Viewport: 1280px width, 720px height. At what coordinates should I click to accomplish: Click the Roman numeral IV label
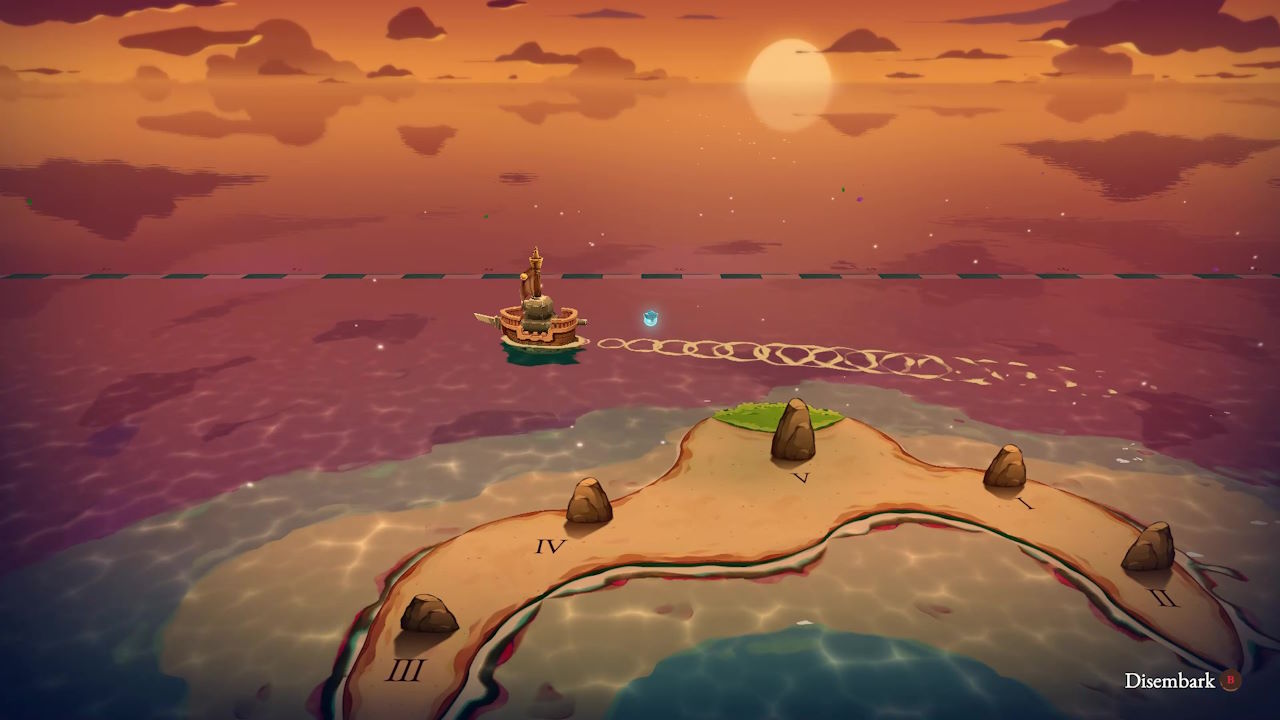(550, 547)
